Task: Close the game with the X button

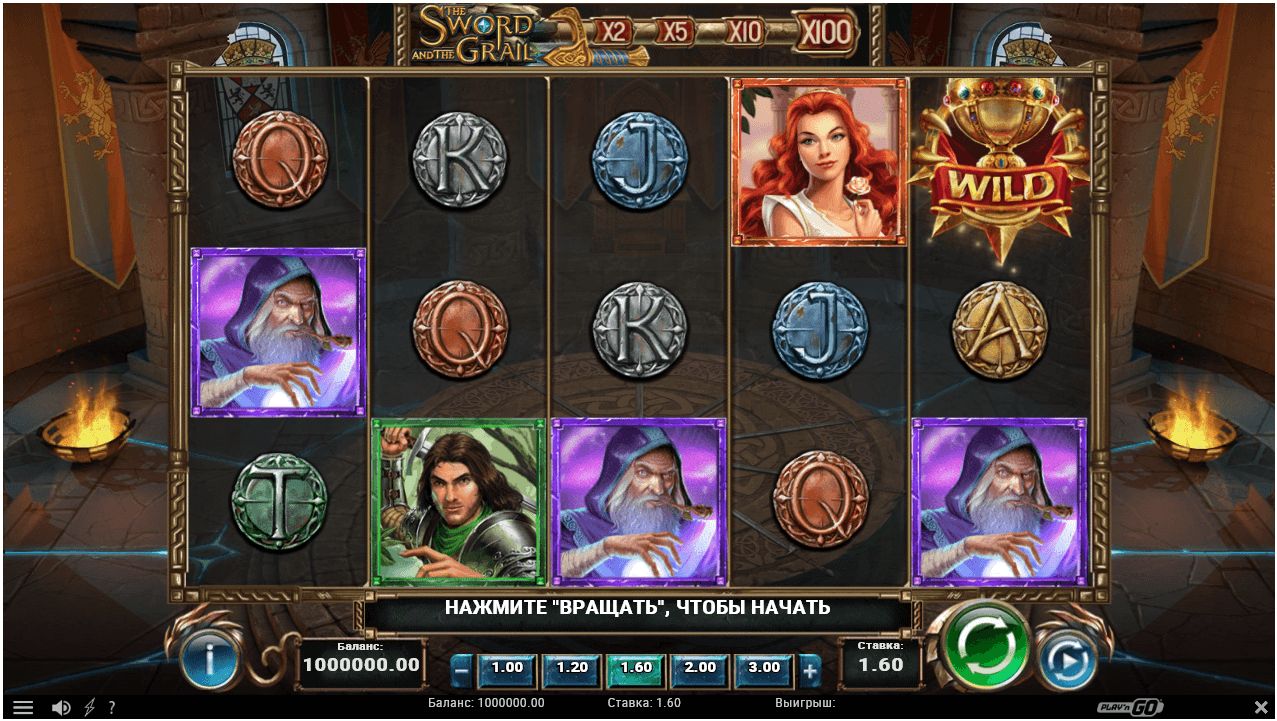Action: [1260, 707]
